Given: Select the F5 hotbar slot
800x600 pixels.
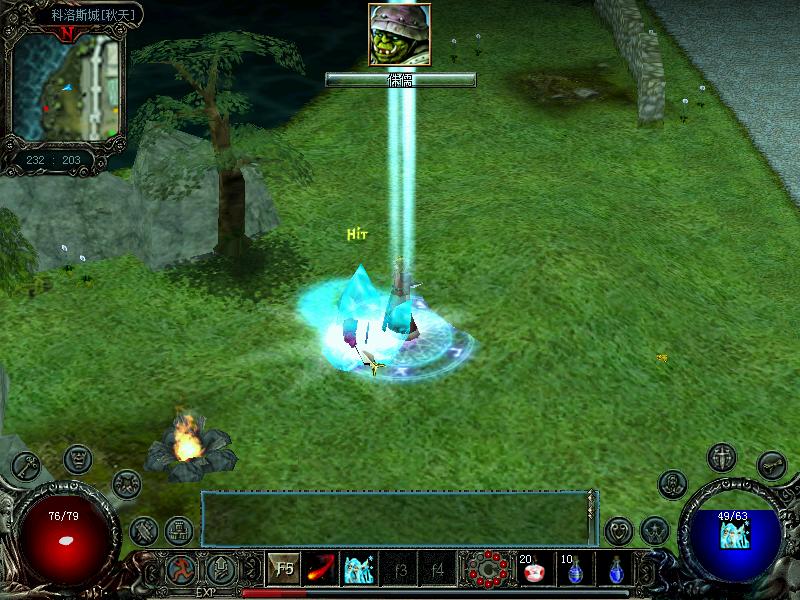Looking at the screenshot, I should pyautogui.click(x=285, y=569).
